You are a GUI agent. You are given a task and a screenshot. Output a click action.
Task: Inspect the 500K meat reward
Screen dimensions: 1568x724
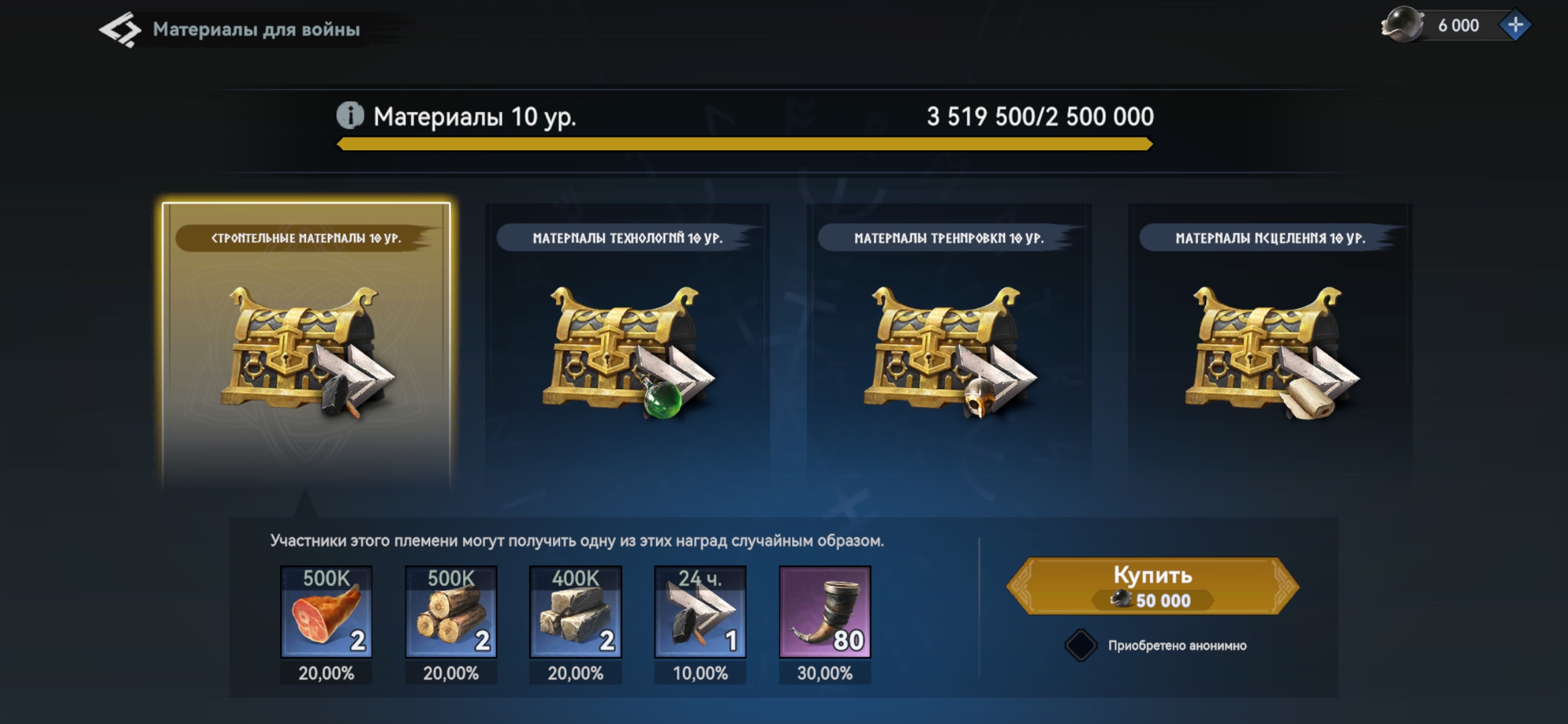(326, 612)
